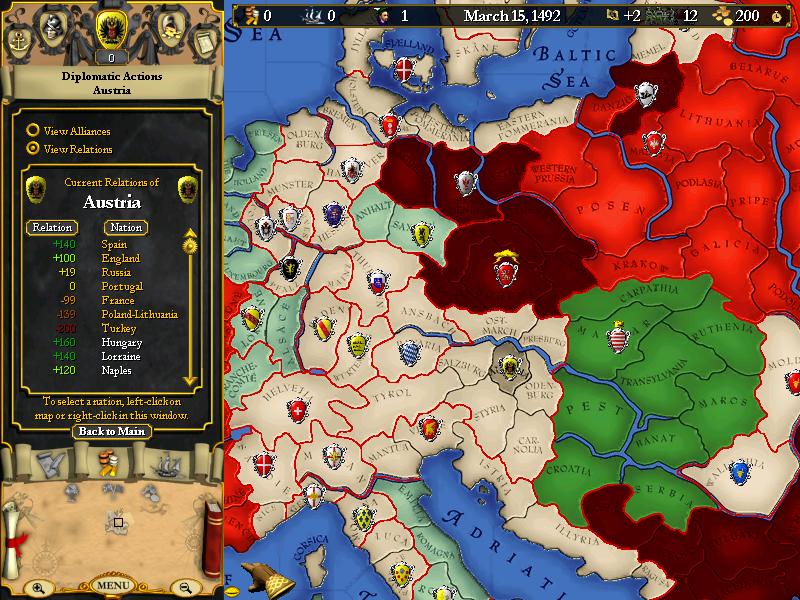Zoom out with the minus magnifier
Viewport: 800px width, 600px height.
[x=185, y=587]
